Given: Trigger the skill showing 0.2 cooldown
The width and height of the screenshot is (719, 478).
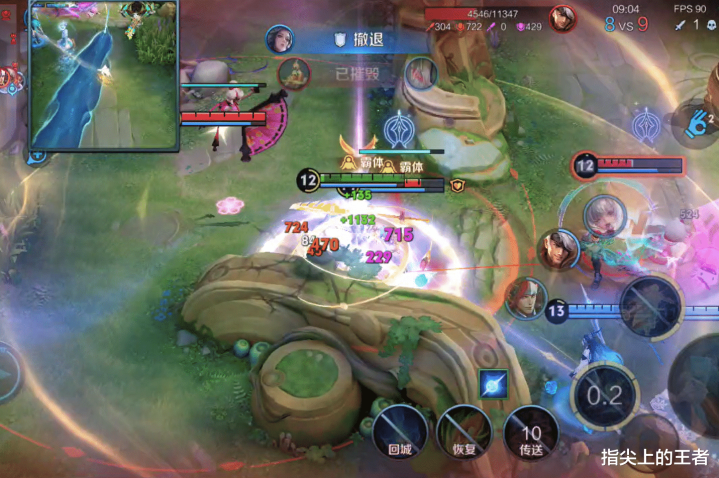Looking at the screenshot, I should pos(604,394).
